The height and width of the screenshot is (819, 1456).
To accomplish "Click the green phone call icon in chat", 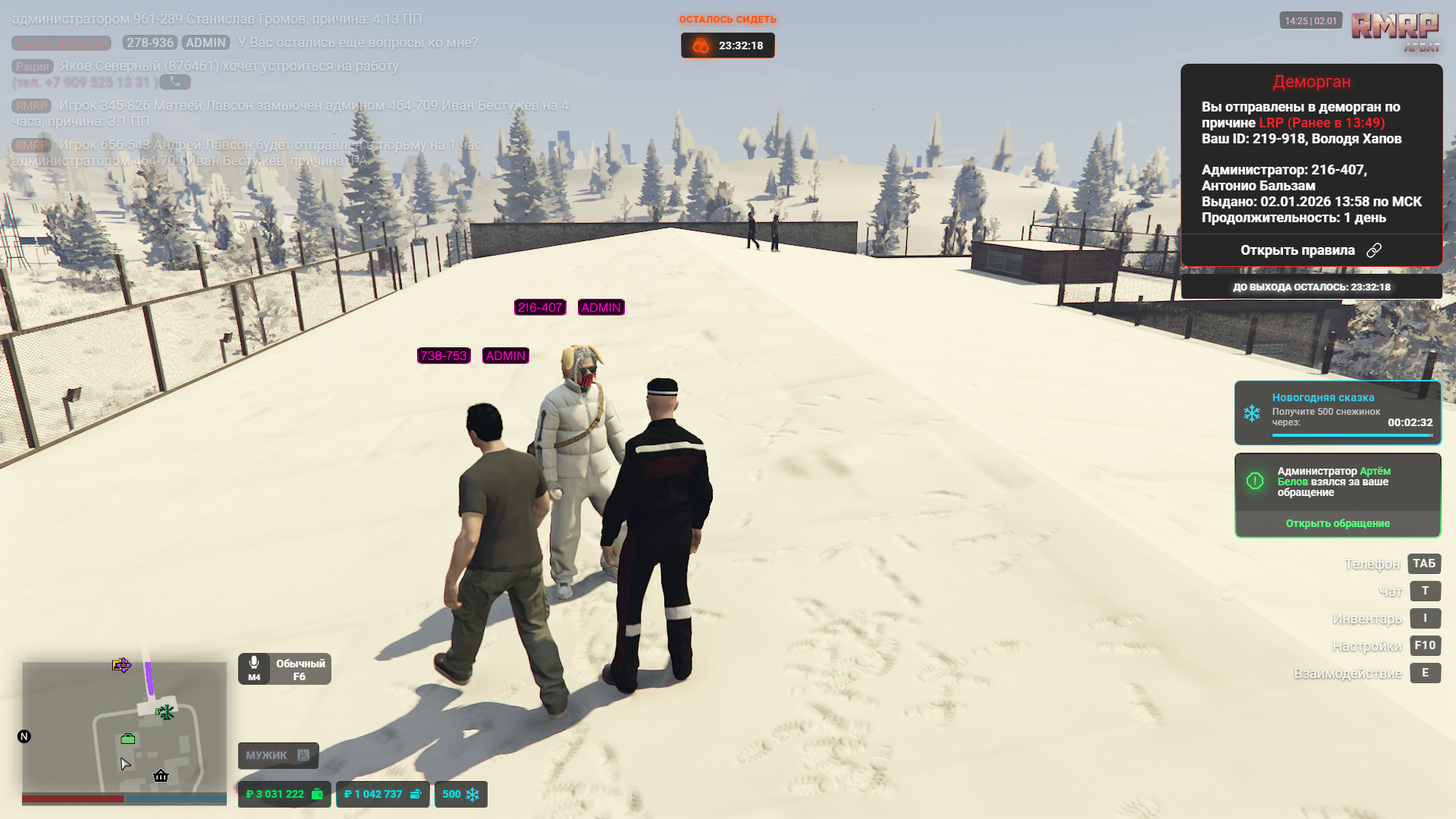I will (175, 82).
